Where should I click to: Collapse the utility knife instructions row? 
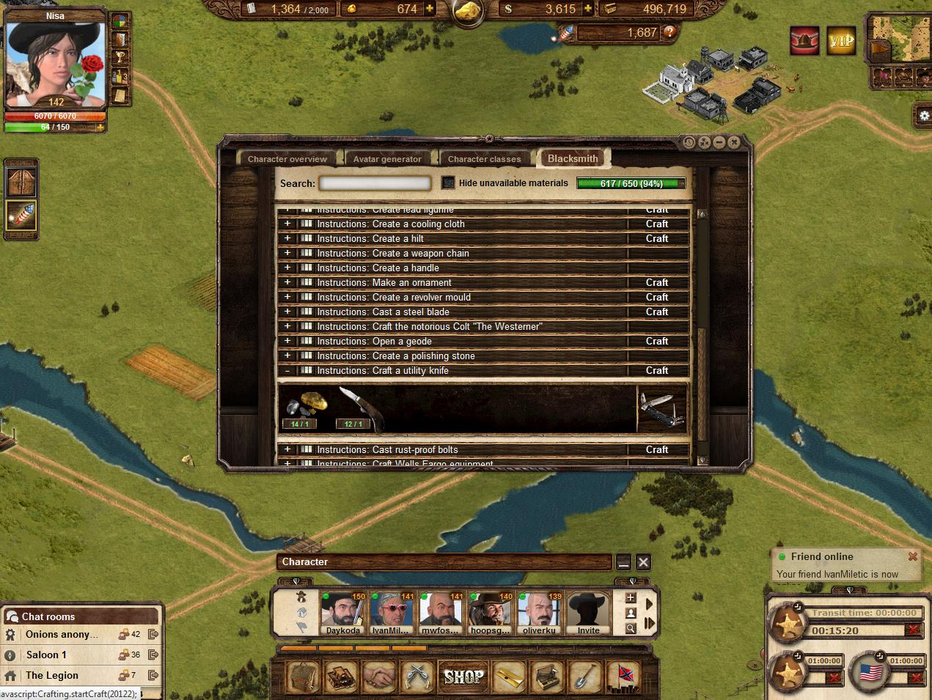pyautogui.click(x=287, y=371)
